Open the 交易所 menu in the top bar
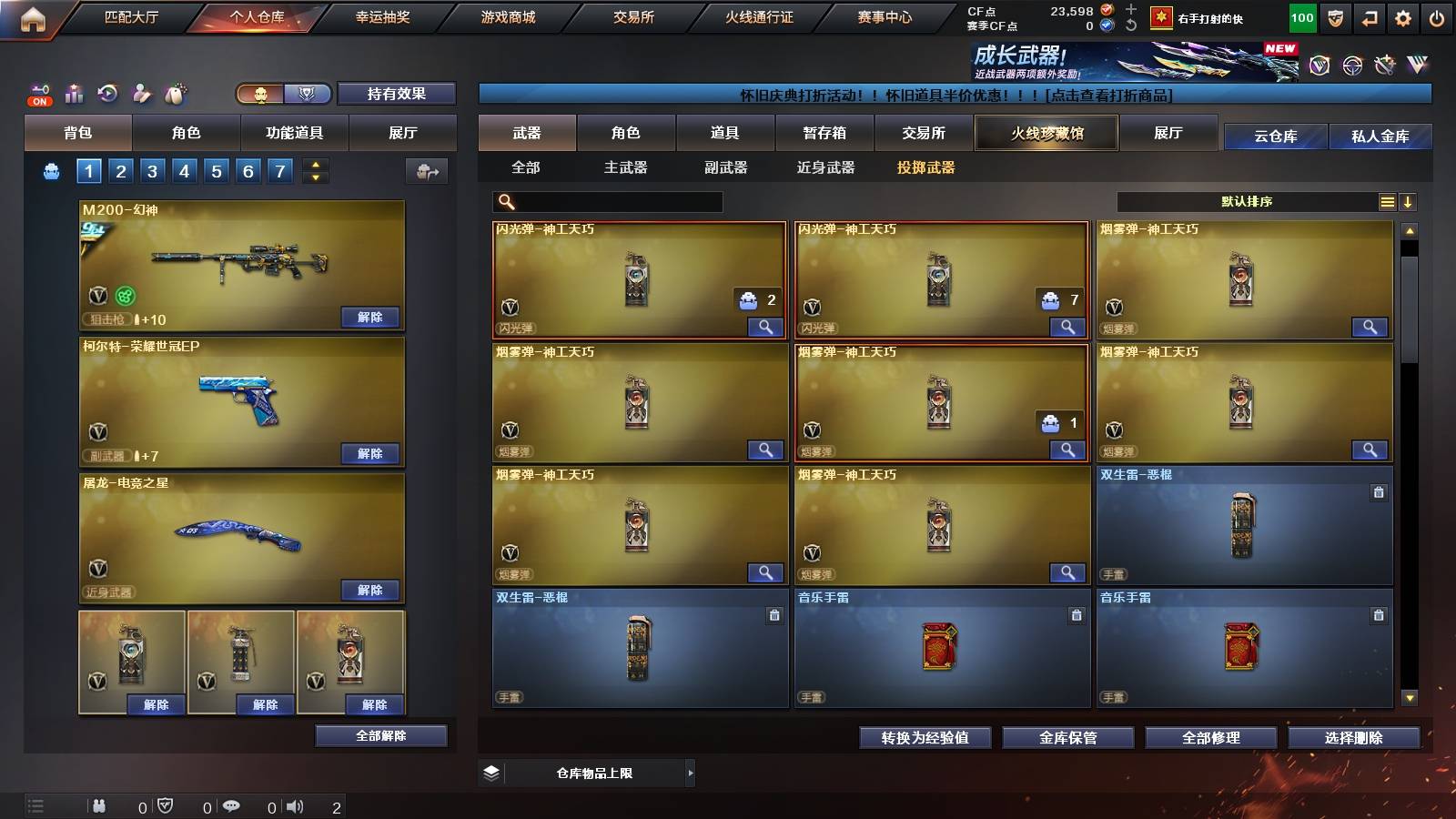This screenshot has height=819, width=1456. [634, 17]
